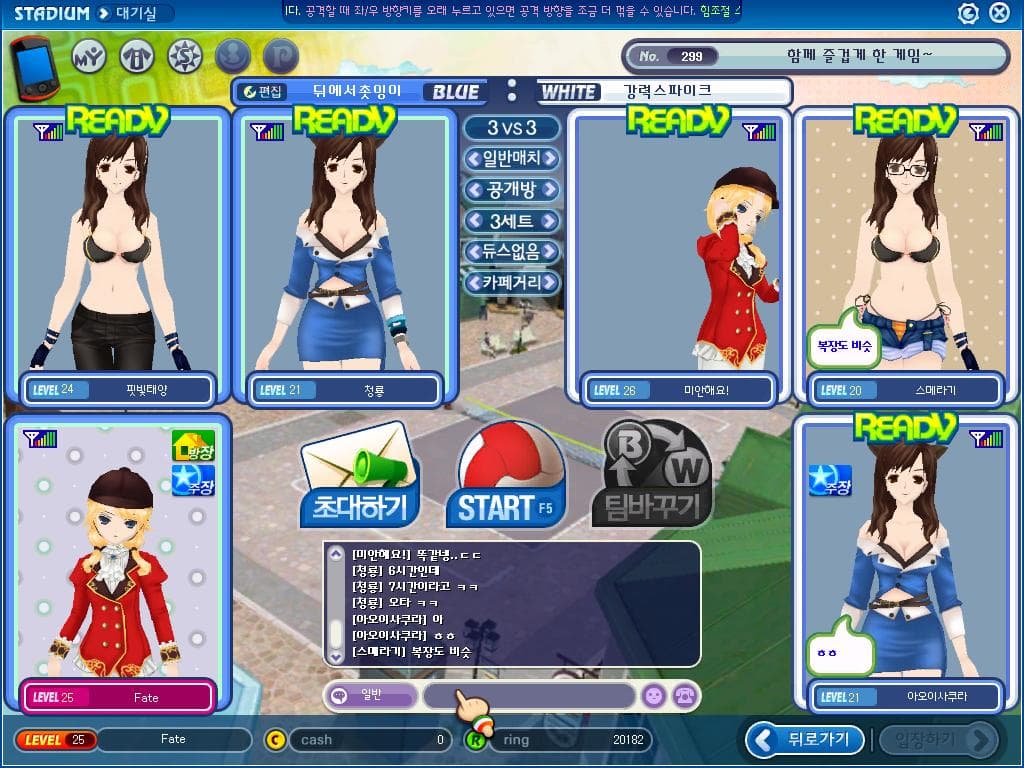Change the 듀스없음 deuce setting

point(511,252)
